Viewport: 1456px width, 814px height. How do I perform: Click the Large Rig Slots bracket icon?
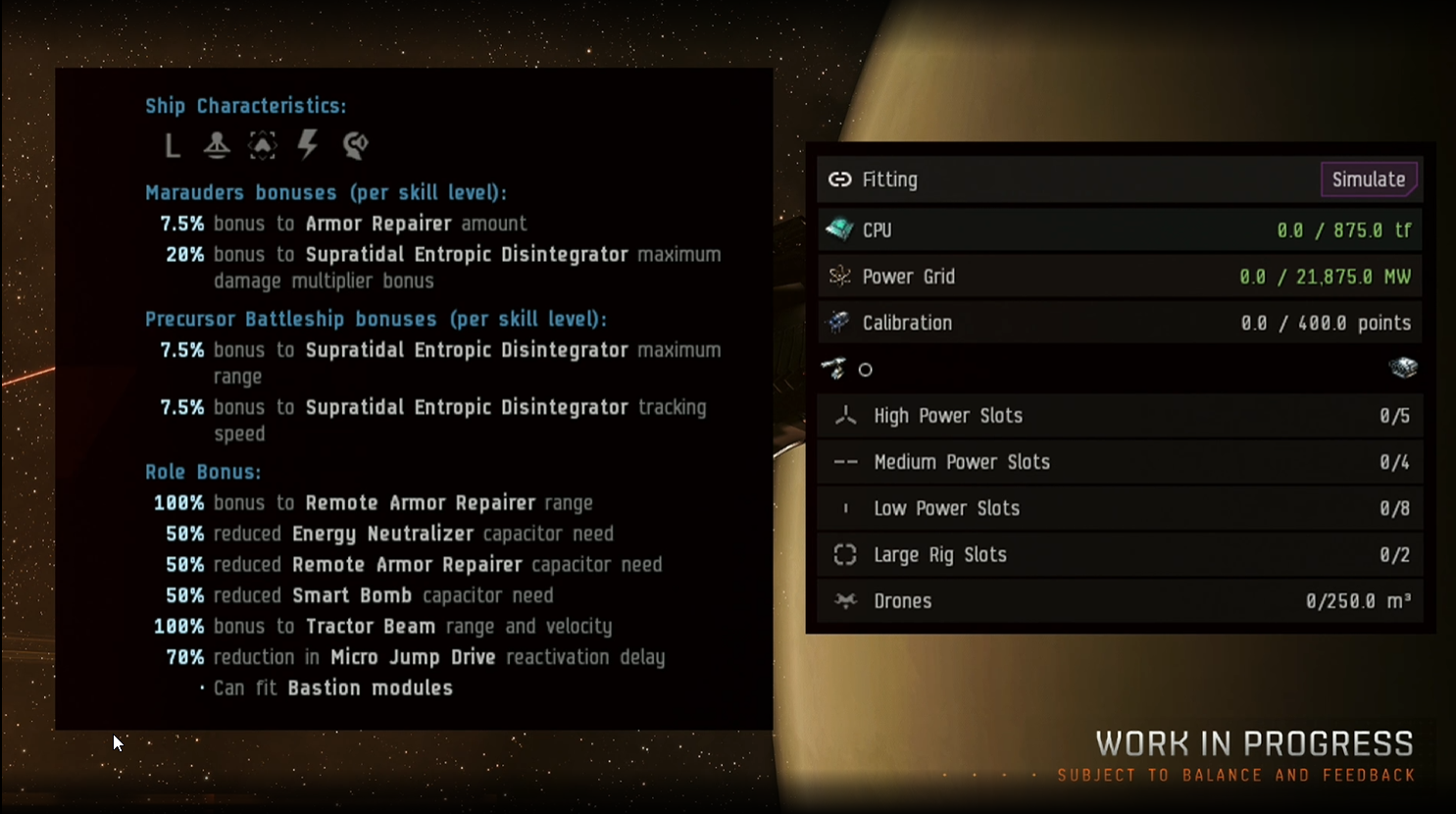coord(844,554)
